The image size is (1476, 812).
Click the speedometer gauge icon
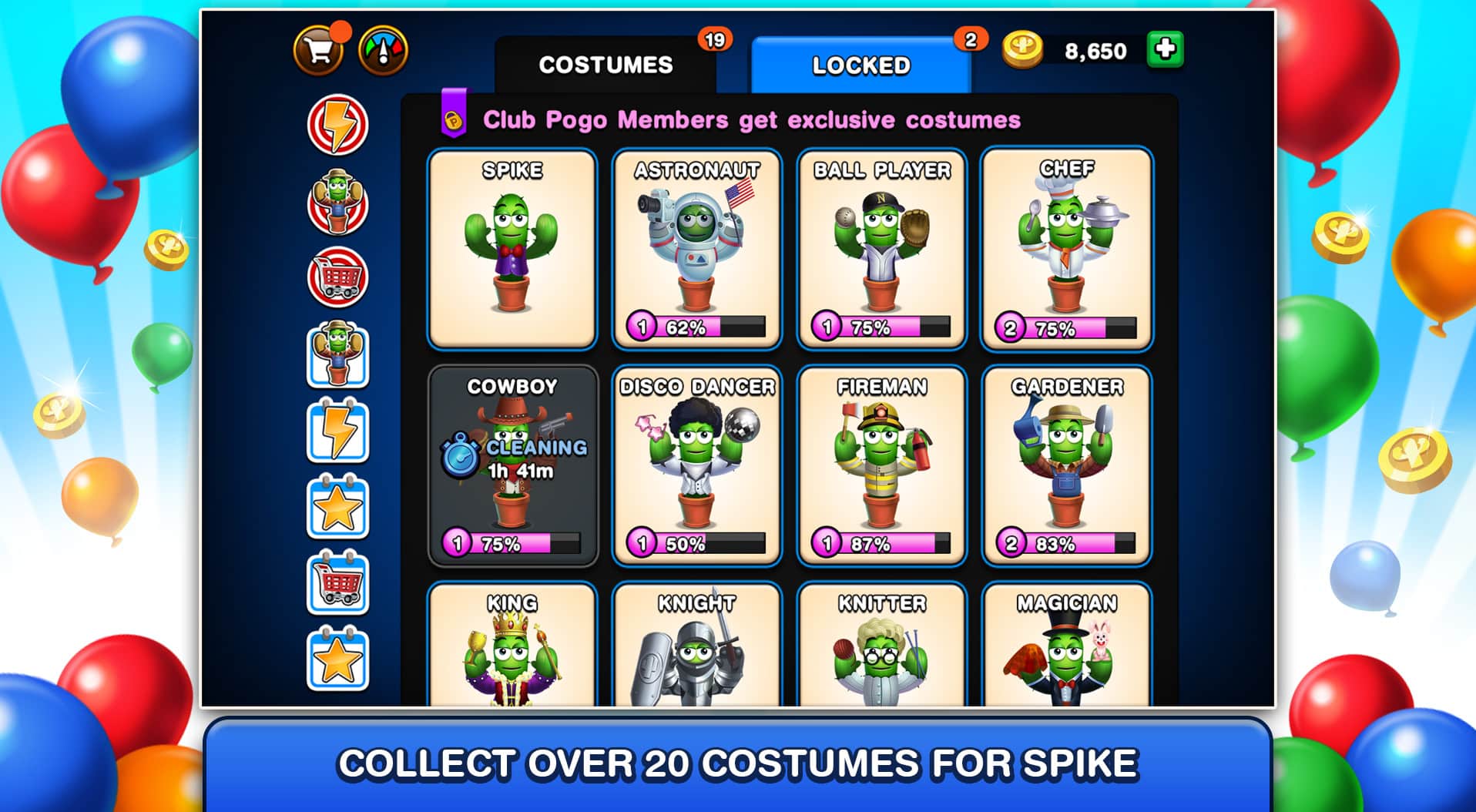point(383,52)
